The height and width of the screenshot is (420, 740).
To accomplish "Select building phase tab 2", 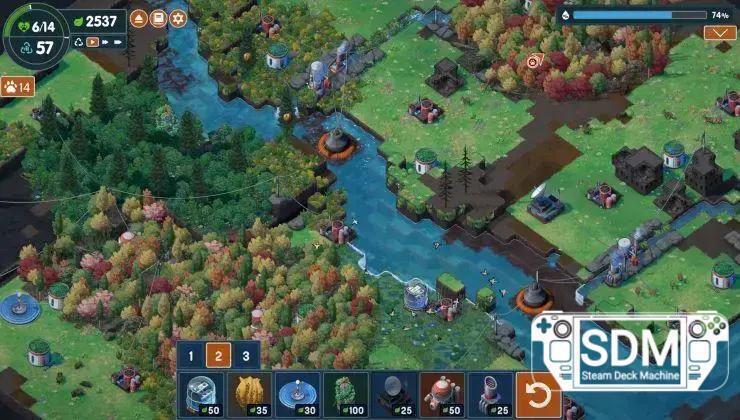I will coord(218,355).
